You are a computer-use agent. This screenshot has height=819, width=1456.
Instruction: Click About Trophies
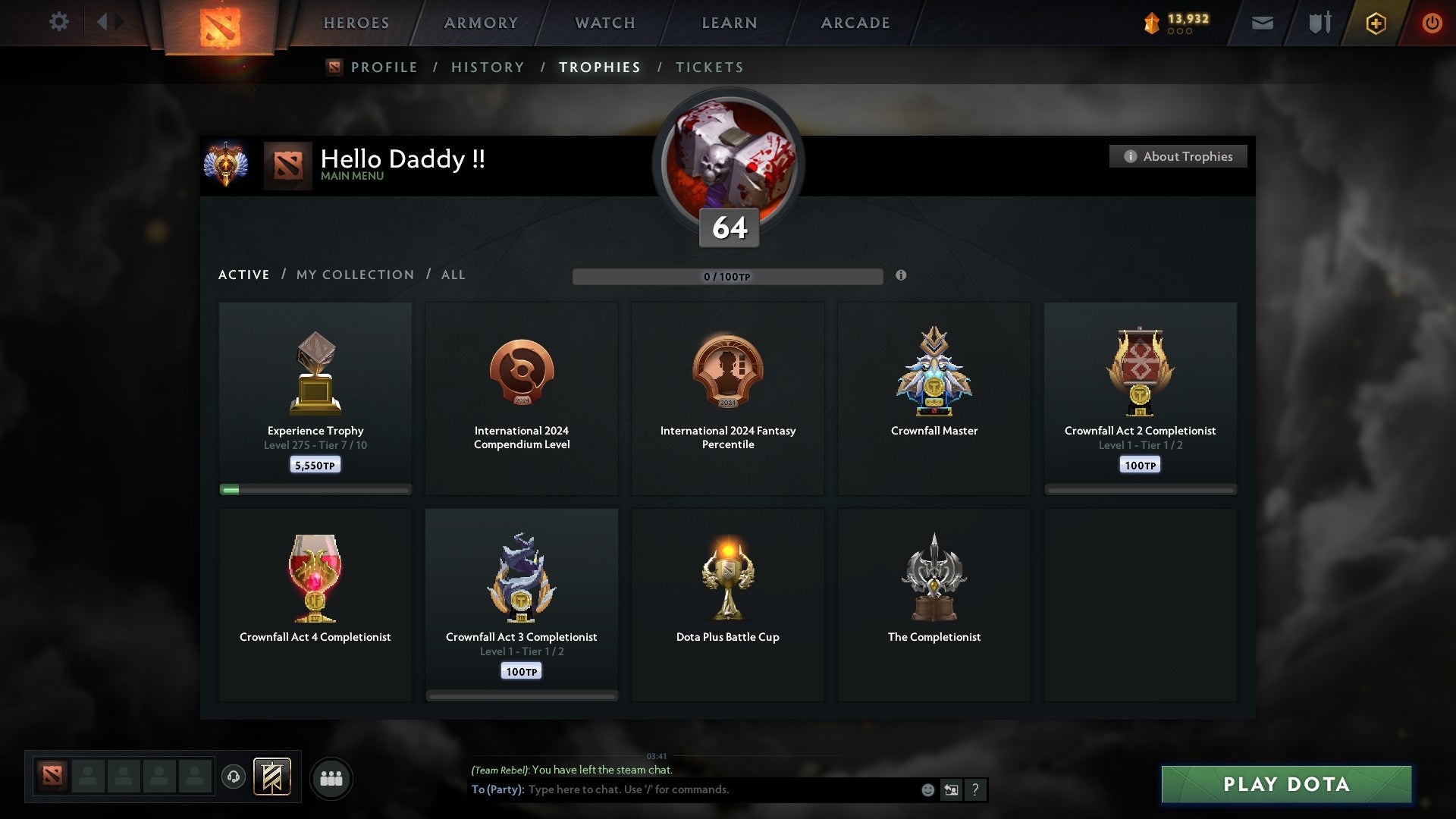(x=1178, y=156)
